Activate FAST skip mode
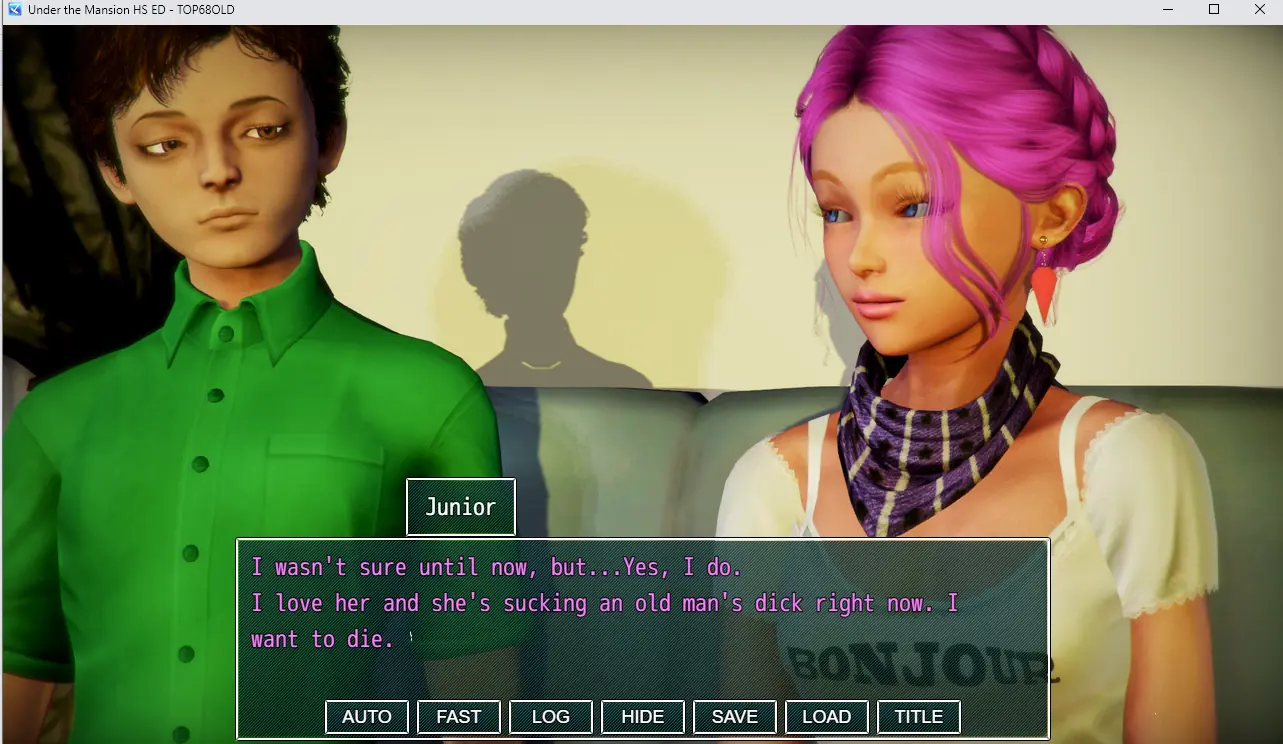1283x744 pixels. (x=459, y=716)
